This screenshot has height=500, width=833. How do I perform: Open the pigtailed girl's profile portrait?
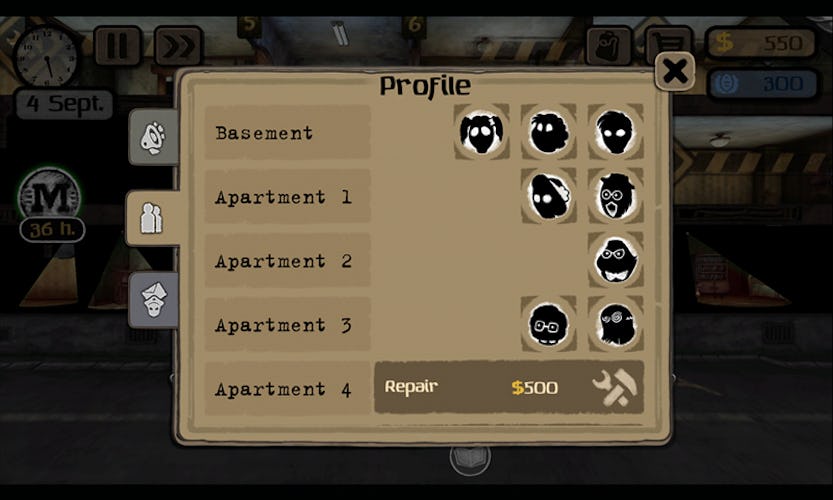(481, 131)
